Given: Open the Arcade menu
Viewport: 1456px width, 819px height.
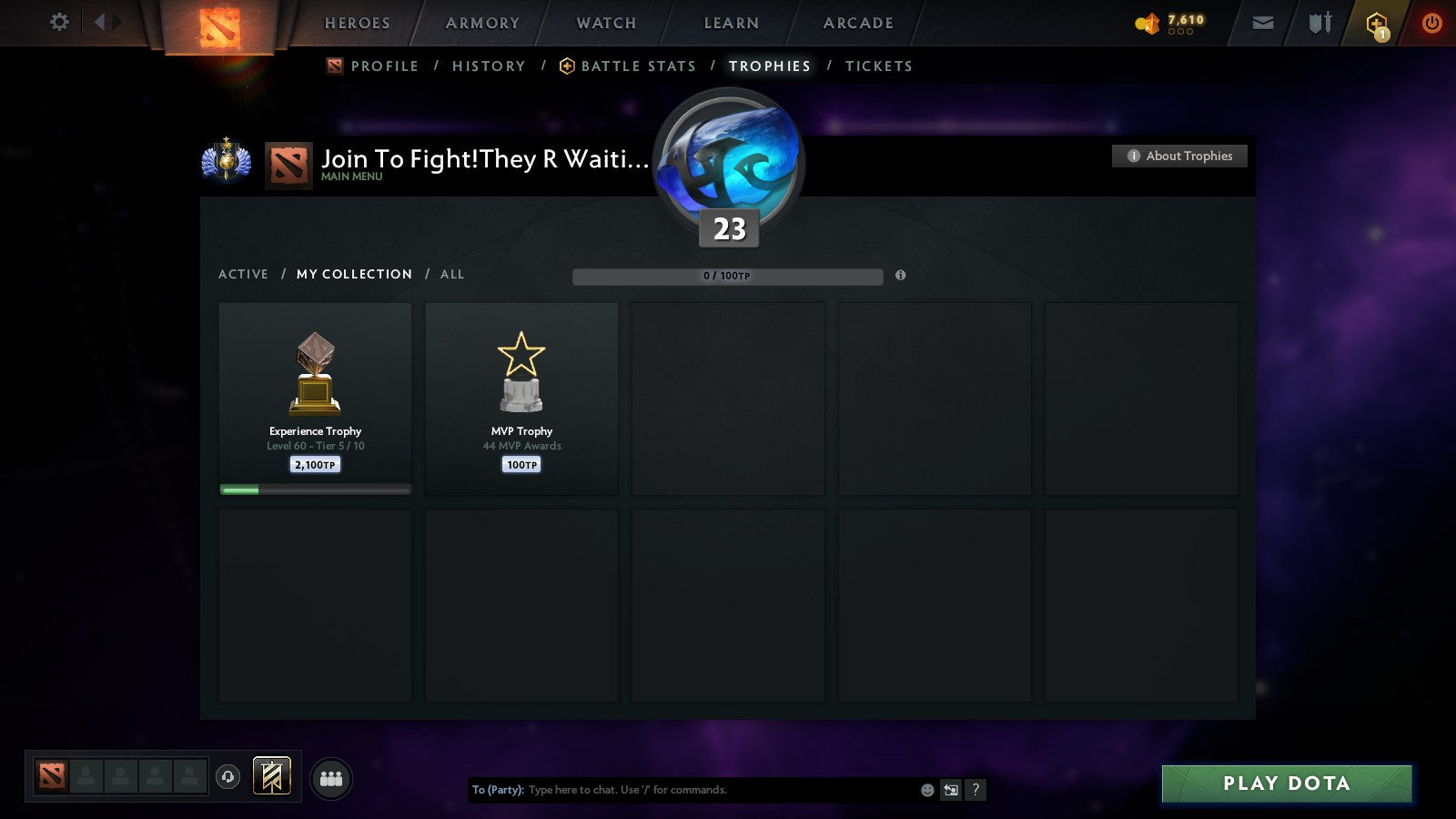Looking at the screenshot, I should coord(856,23).
